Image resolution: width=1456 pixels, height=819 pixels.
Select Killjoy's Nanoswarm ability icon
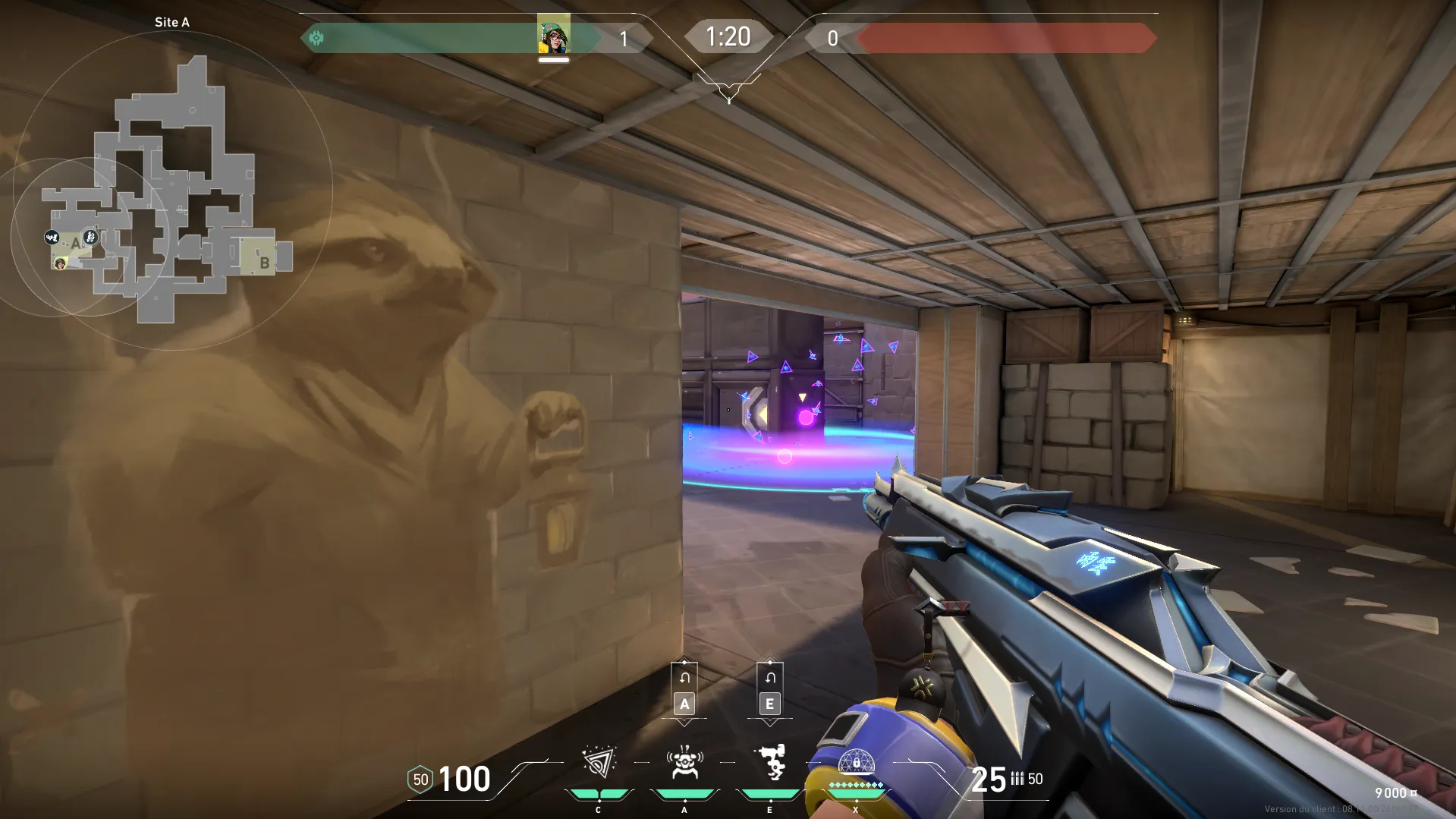point(599,763)
